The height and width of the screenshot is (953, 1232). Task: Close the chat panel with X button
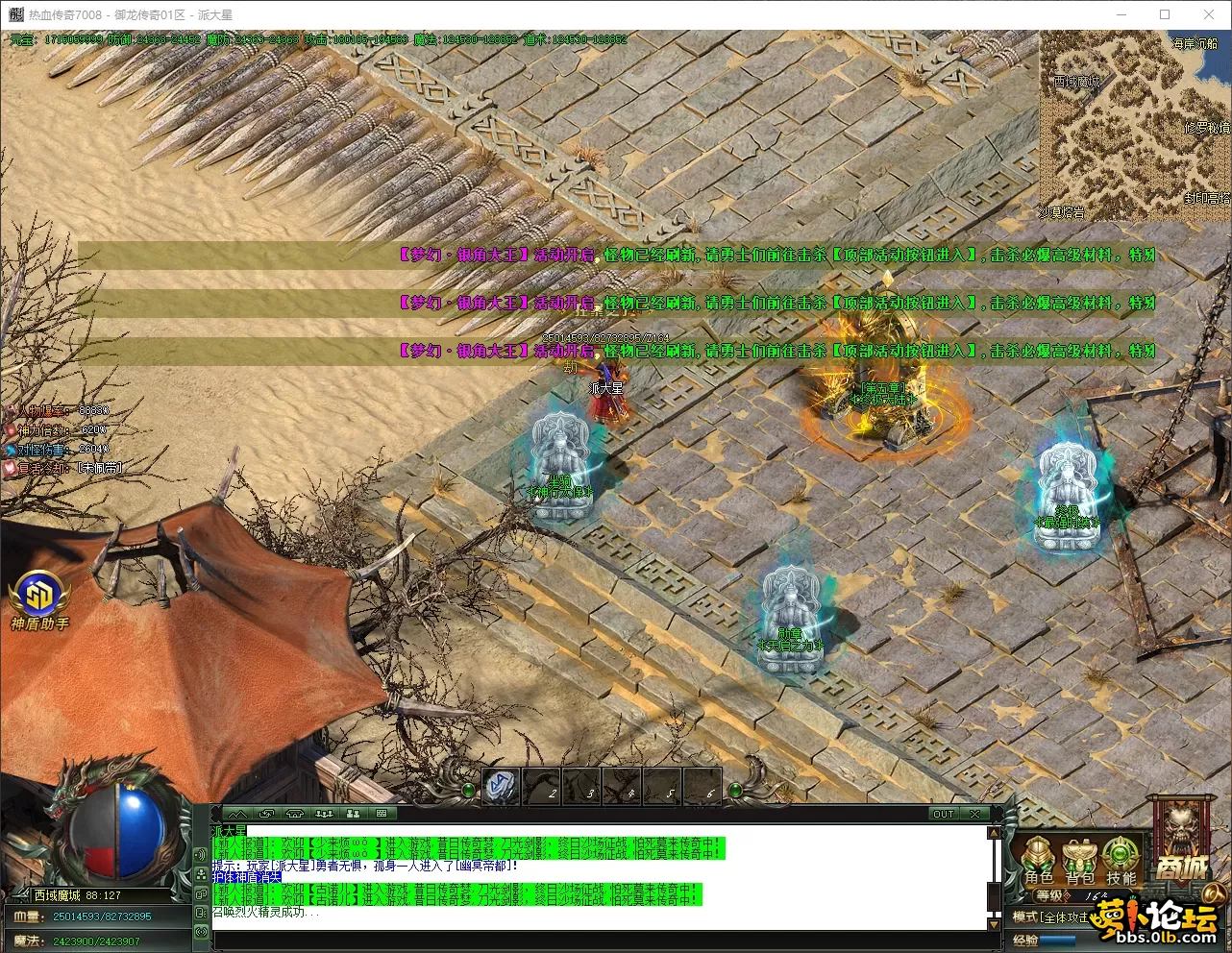pos(974,814)
